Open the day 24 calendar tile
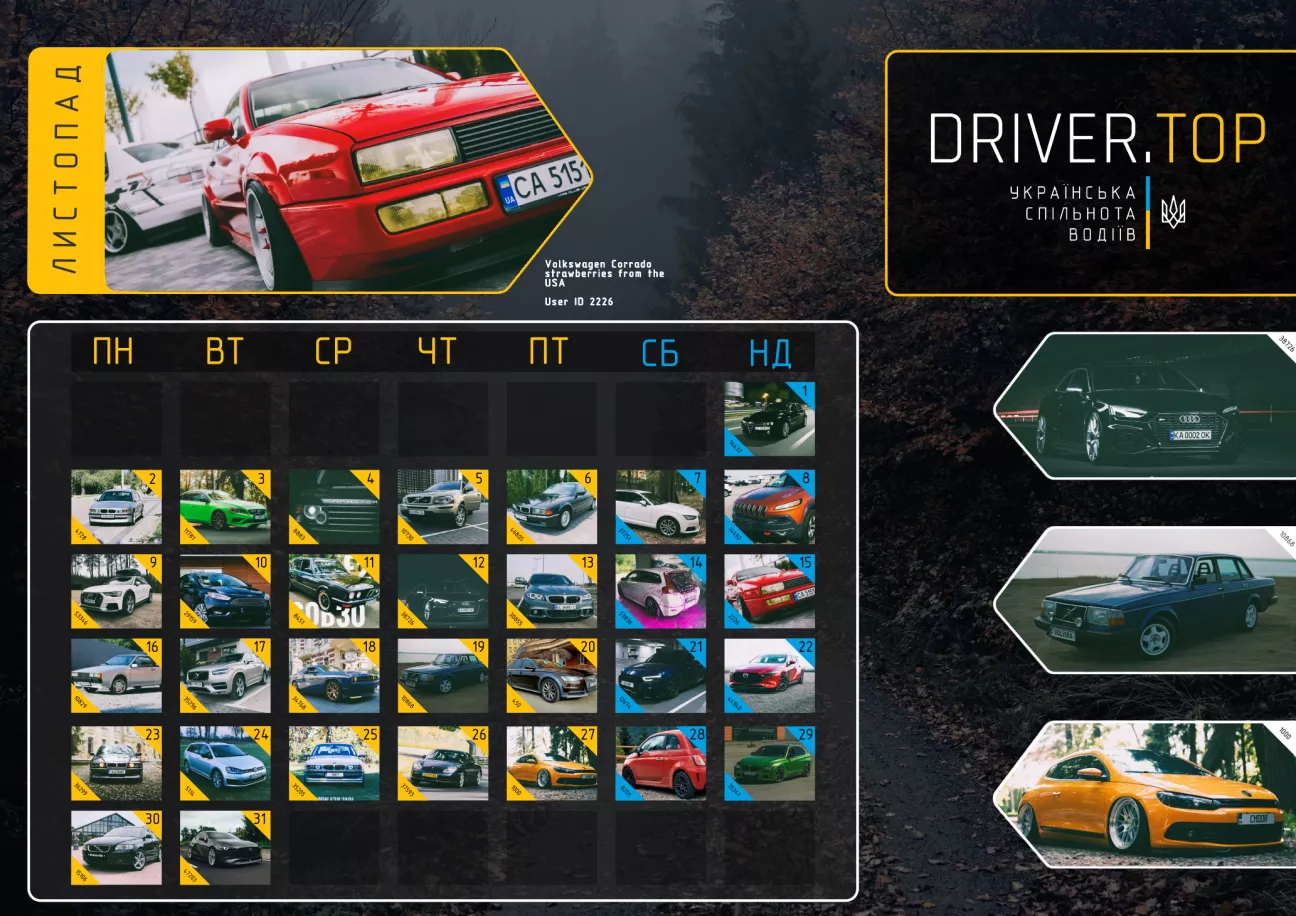1296x916 pixels. pos(224,763)
